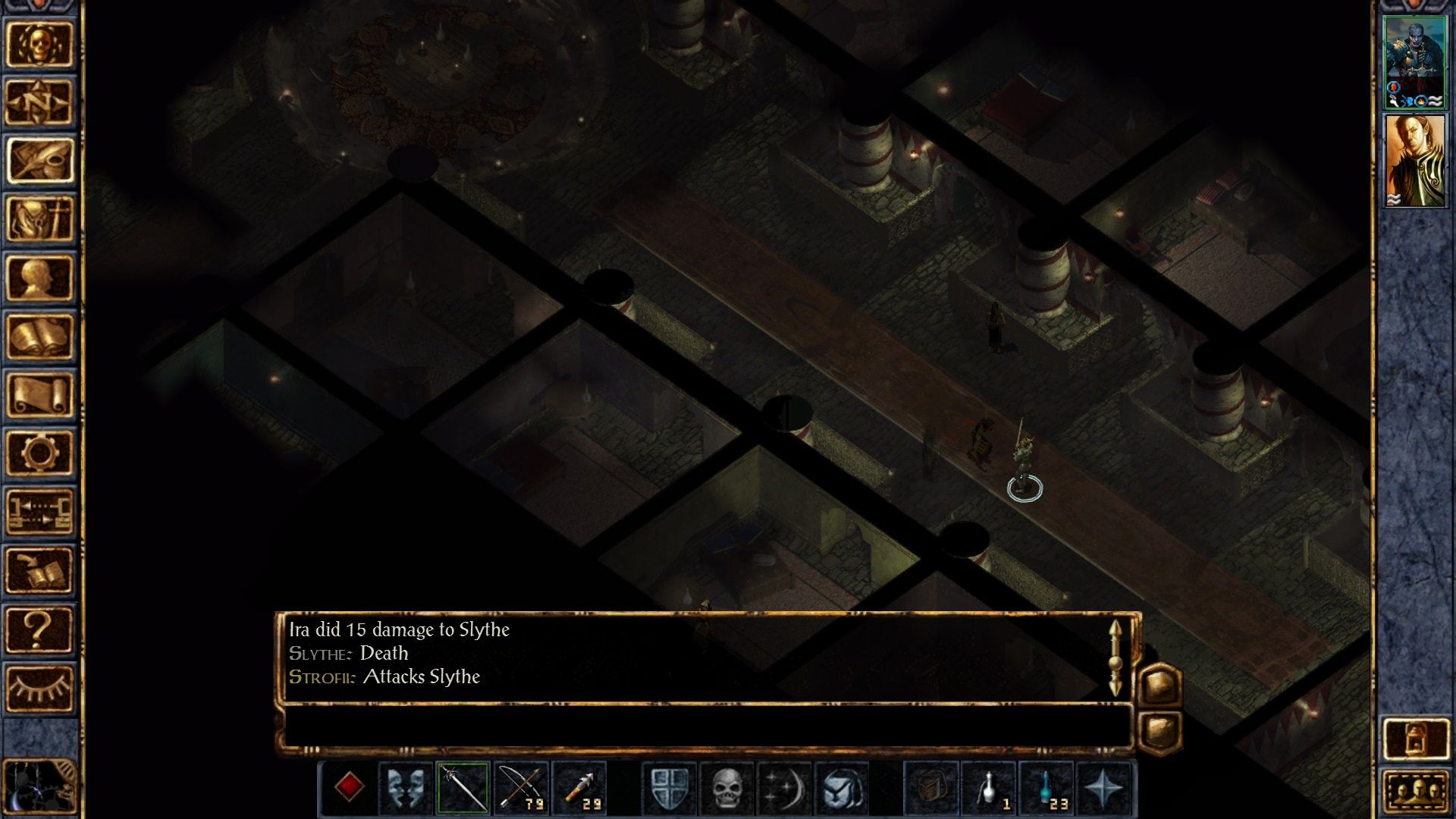Show the character record head icon
Viewport: 1456px width, 819px height.
click(39, 278)
